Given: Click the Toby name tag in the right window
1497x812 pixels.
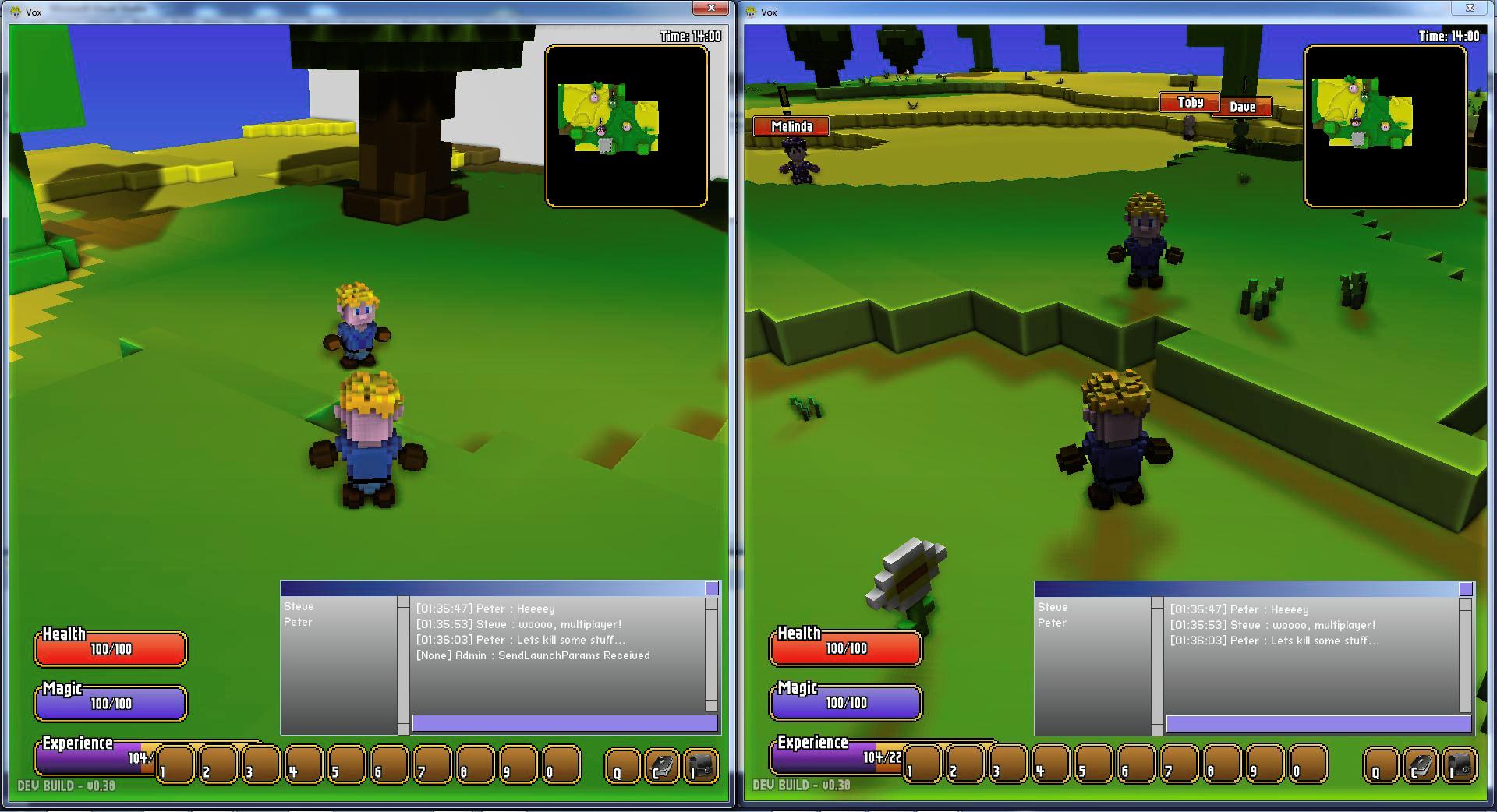Looking at the screenshot, I should (1191, 101).
